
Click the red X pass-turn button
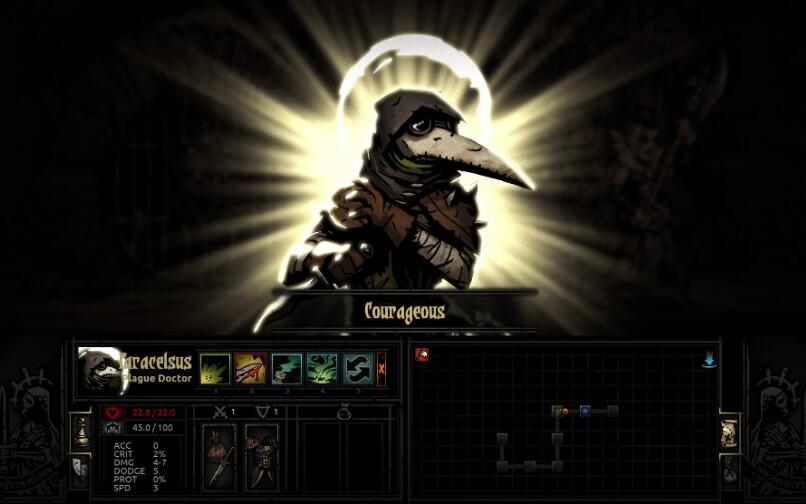coord(381,368)
